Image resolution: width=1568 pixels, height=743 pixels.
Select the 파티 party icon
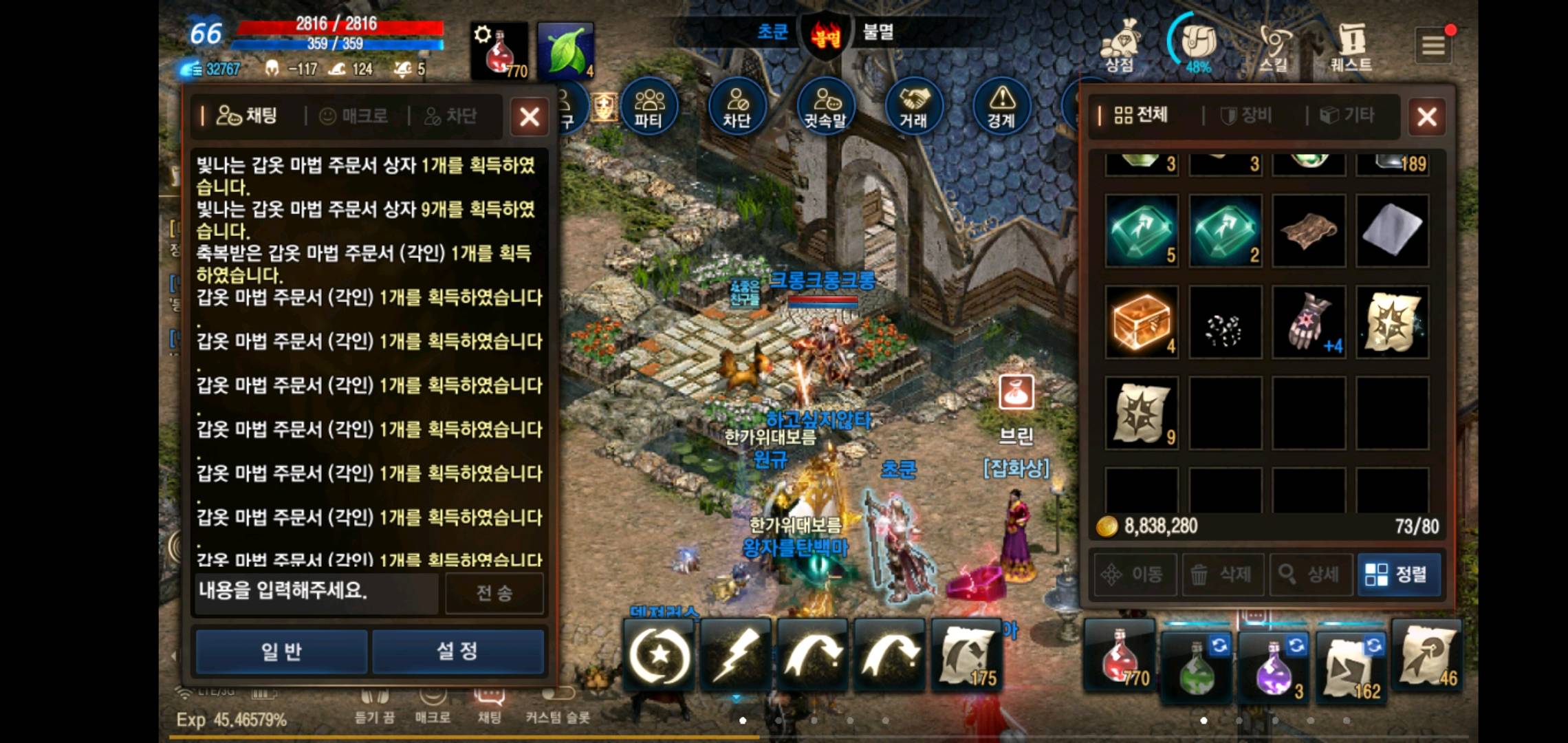[649, 105]
